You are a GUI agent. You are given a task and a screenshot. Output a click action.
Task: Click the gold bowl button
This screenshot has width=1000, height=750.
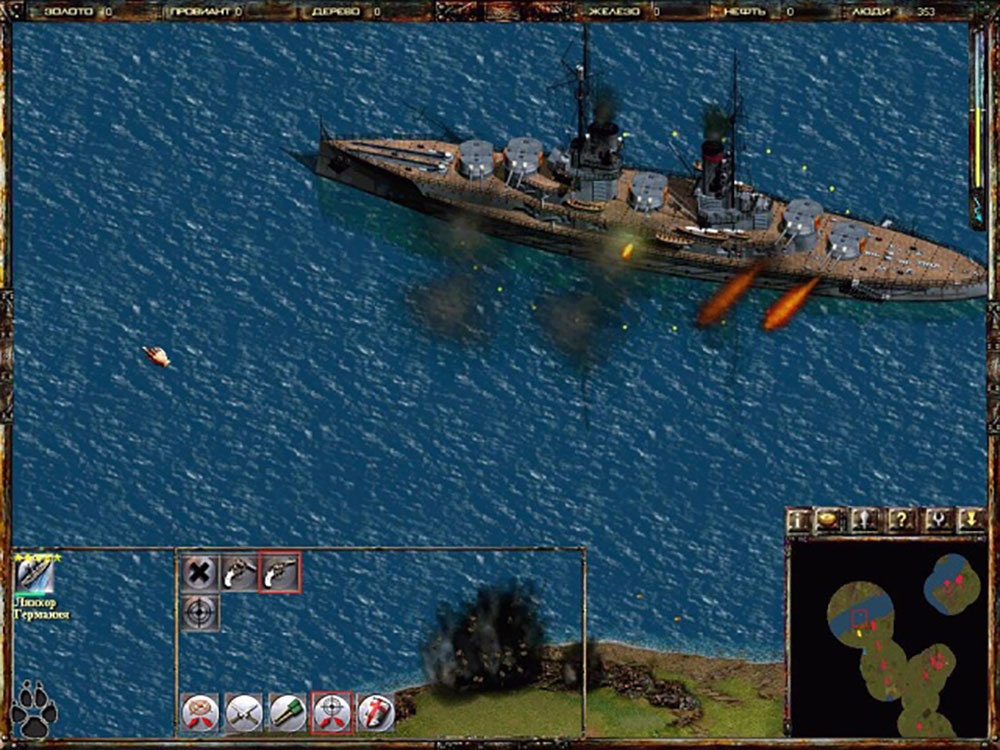(x=830, y=520)
